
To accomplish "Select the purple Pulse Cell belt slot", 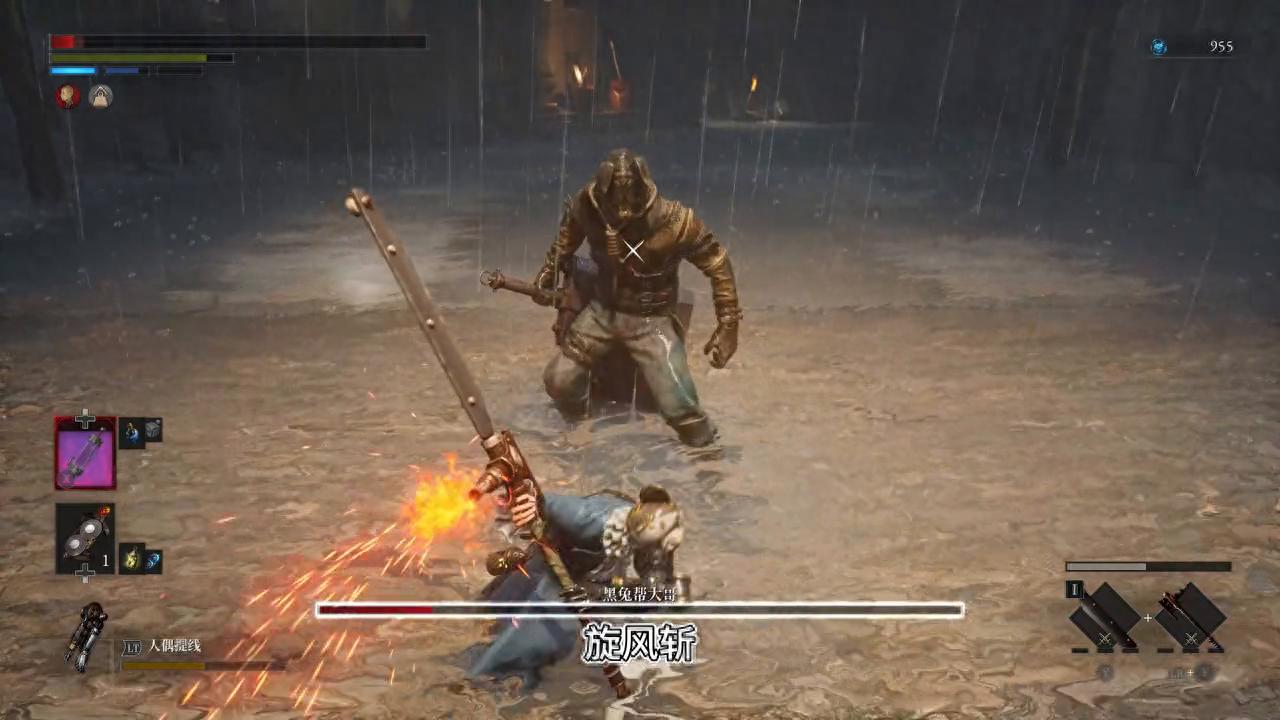I will coord(85,453).
